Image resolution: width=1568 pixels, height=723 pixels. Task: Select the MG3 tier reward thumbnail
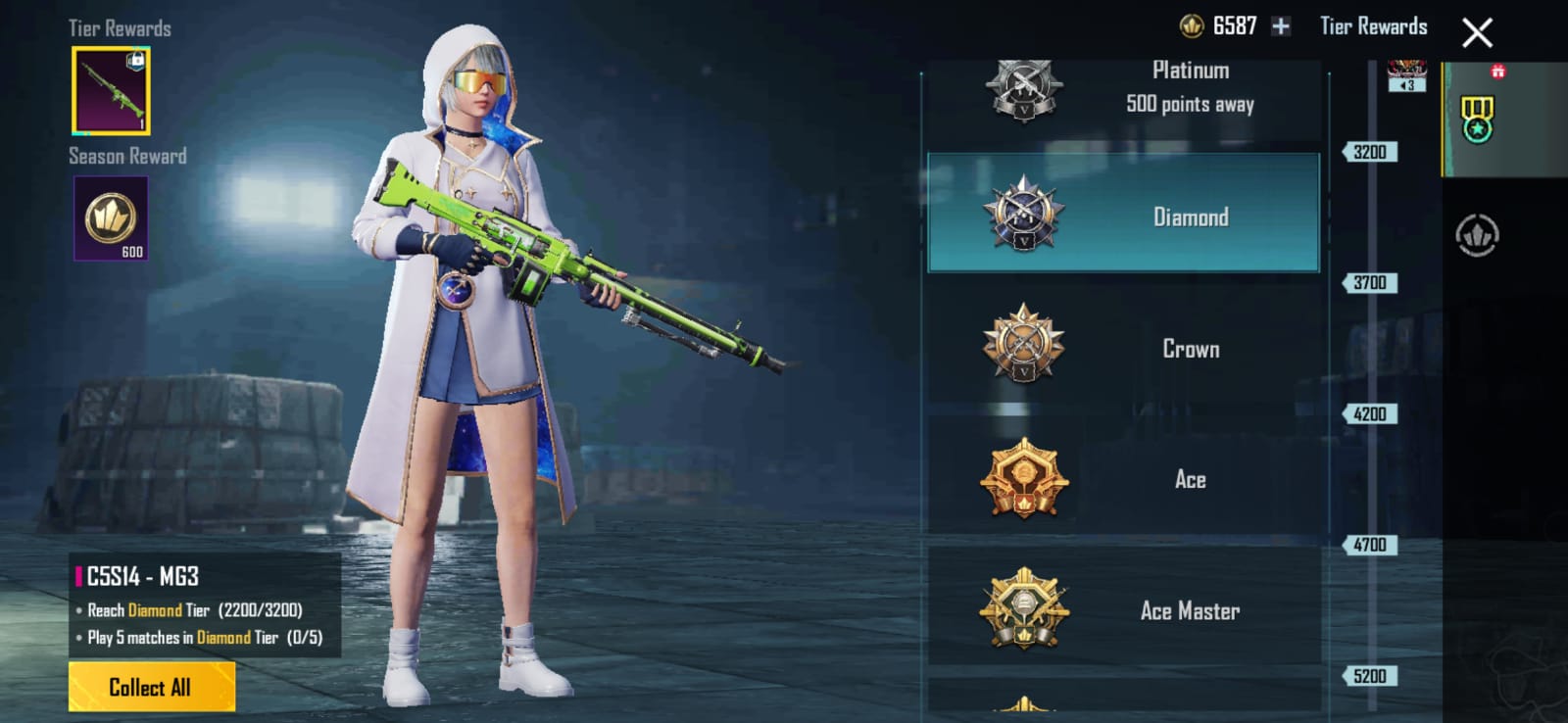pos(111,90)
